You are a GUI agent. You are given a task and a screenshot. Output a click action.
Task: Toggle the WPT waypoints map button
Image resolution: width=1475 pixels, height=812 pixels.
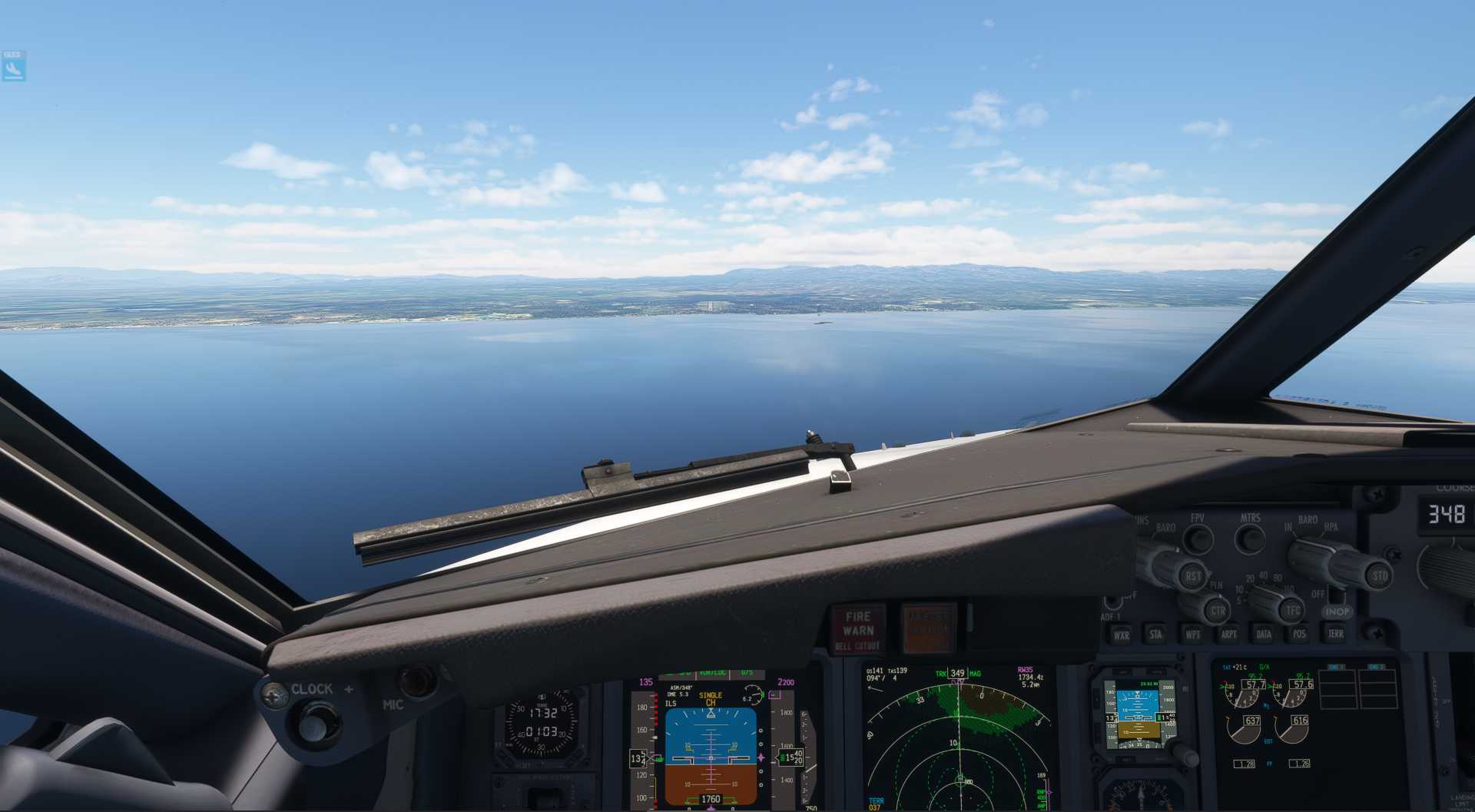point(1192,635)
